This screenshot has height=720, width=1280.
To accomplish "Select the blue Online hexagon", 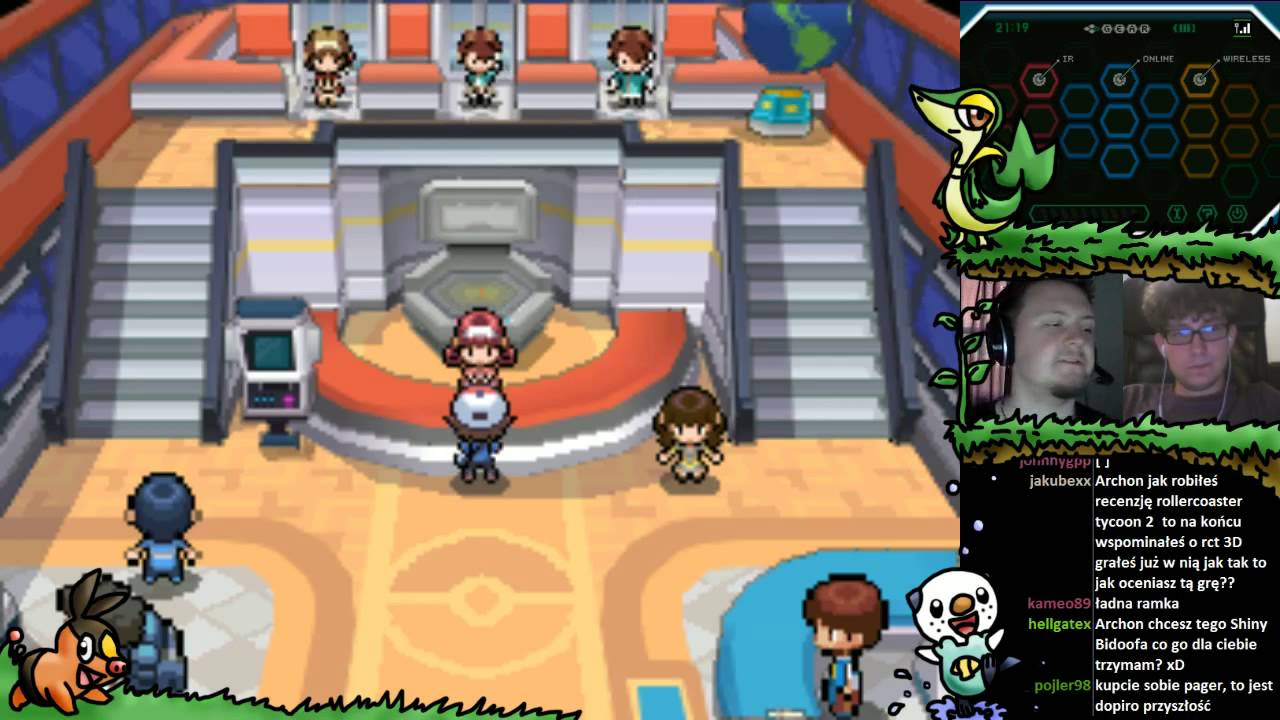I will pos(1119,78).
